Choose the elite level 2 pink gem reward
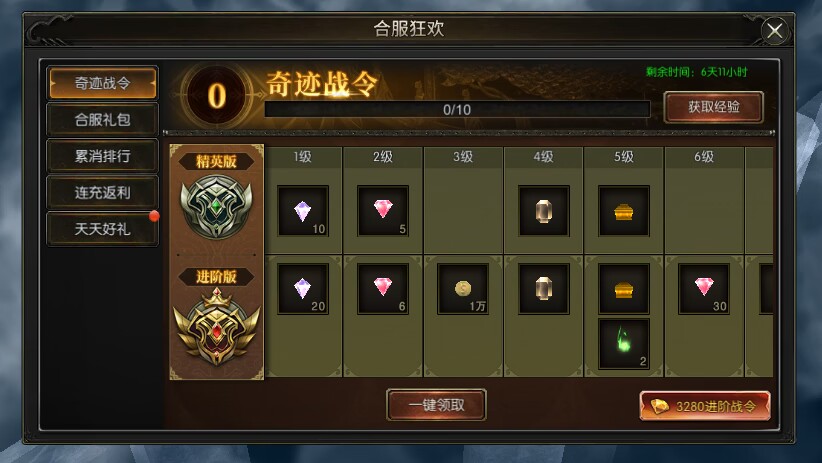This screenshot has width=822, height=463. [x=383, y=211]
